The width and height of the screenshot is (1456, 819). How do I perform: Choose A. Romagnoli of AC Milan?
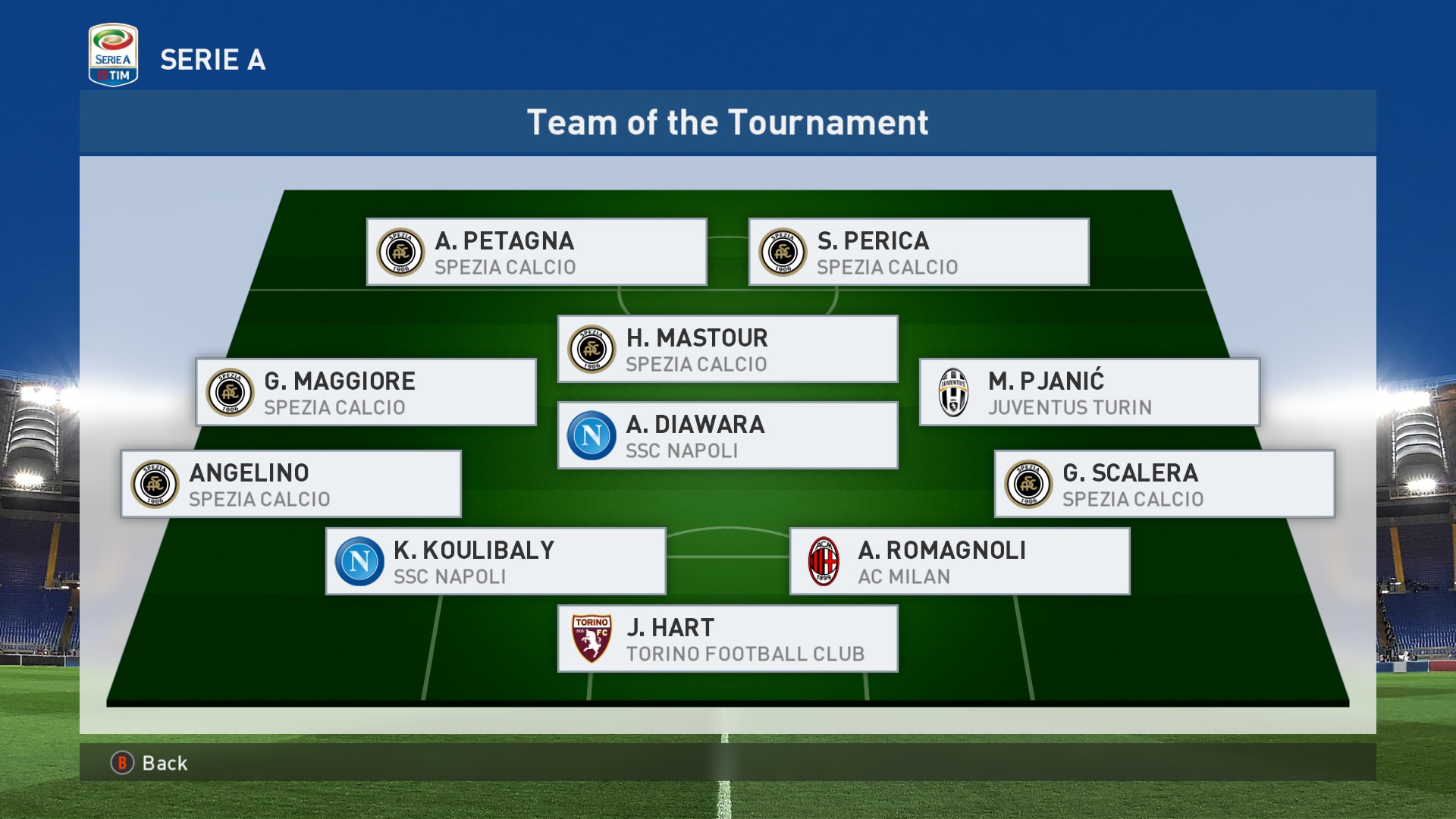pos(959,562)
